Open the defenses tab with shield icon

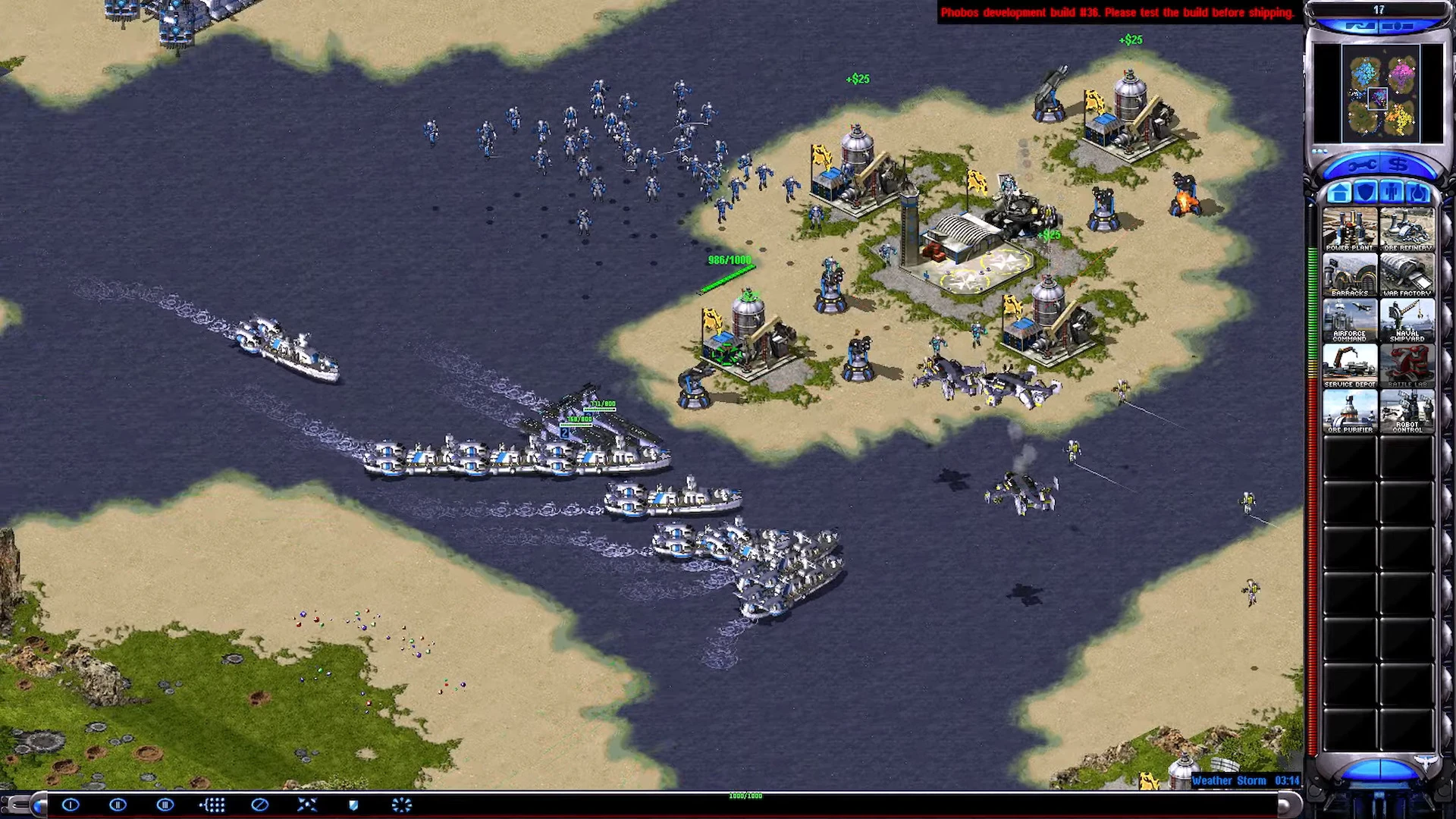click(1365, 192)
